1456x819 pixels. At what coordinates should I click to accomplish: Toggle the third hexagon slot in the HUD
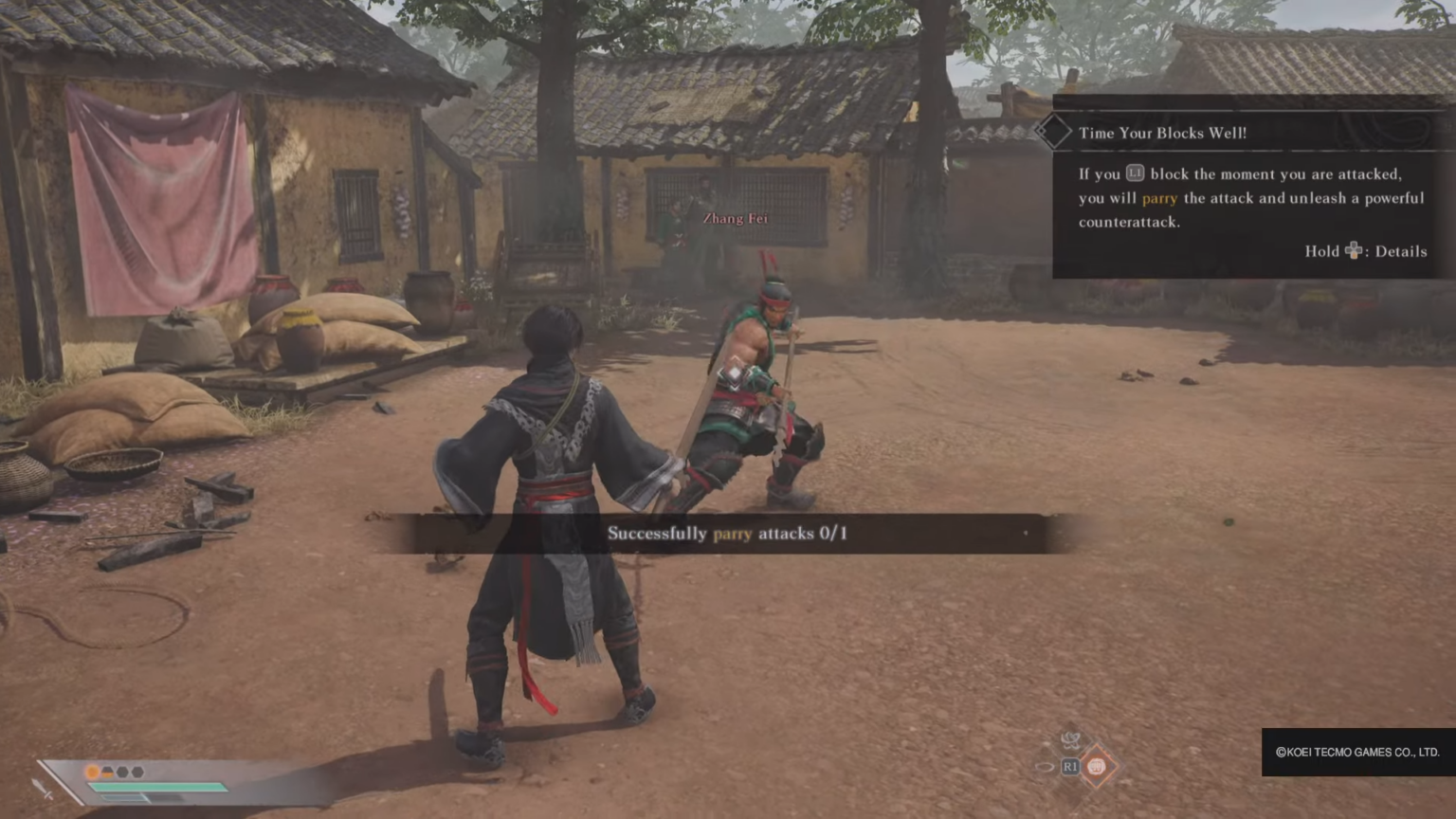(137, 772)
